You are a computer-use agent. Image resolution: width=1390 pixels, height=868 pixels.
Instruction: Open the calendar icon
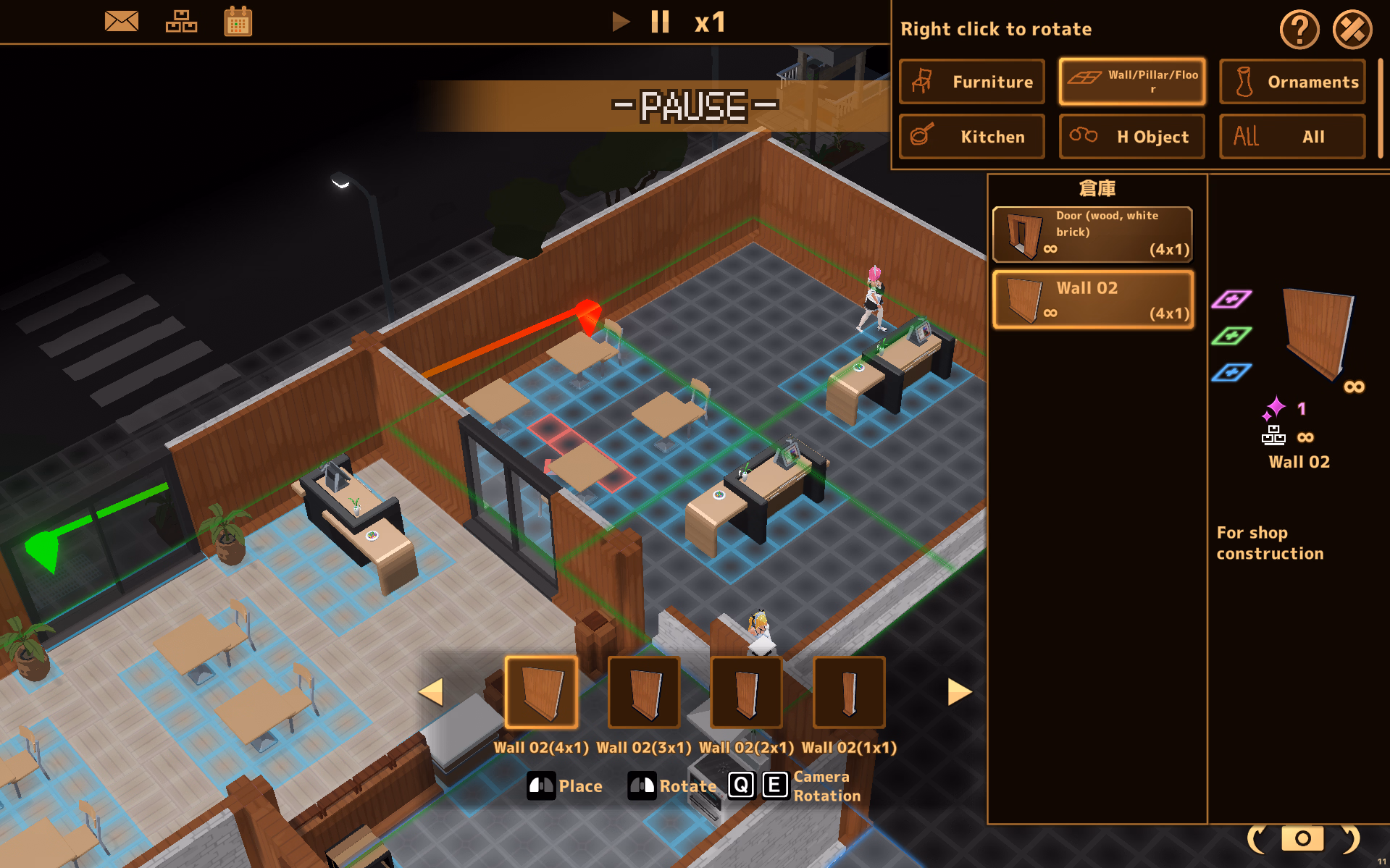[x=238, y=22]
